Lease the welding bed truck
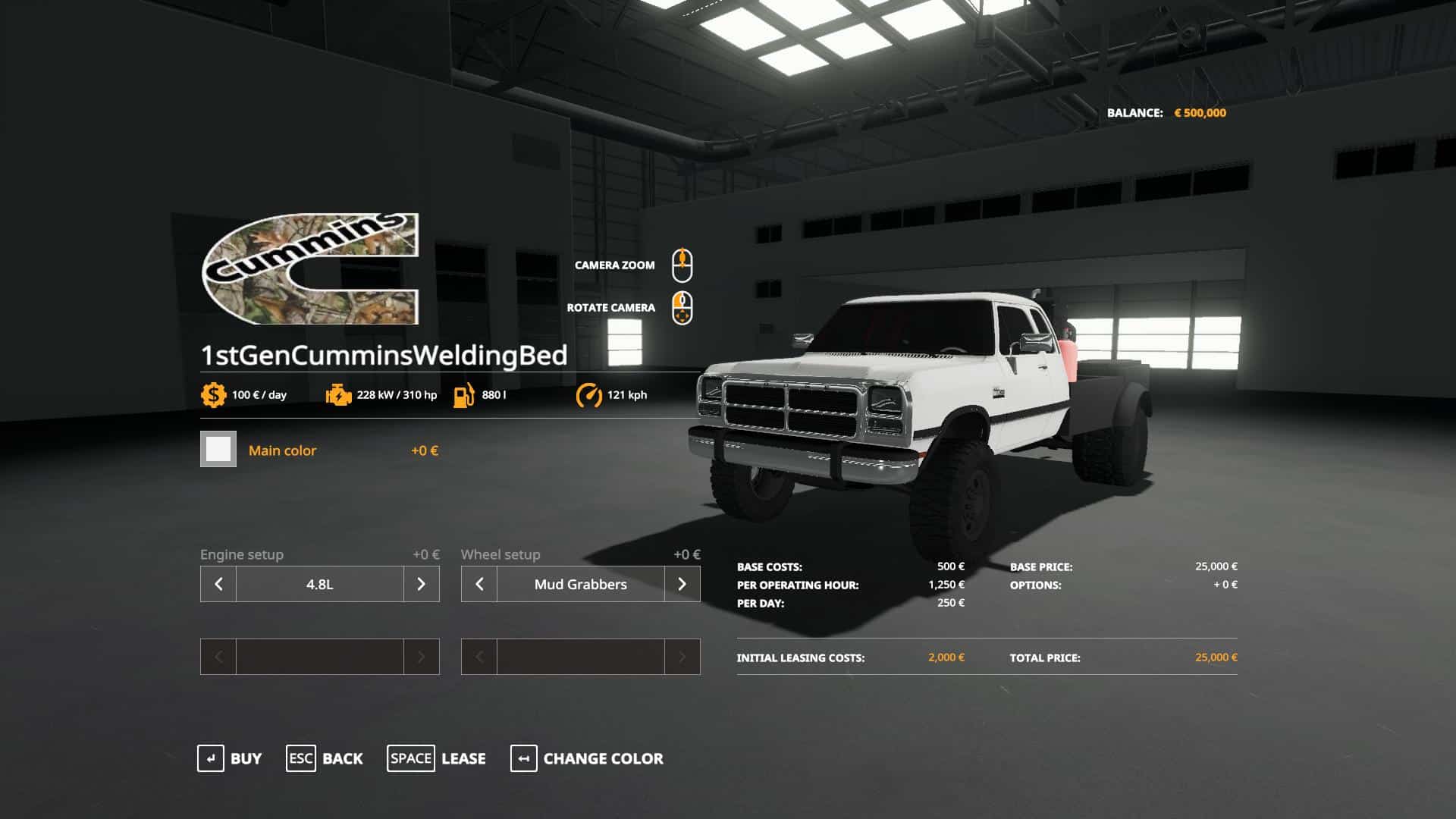Screen dimensions: 1456x819 [437, 758]
